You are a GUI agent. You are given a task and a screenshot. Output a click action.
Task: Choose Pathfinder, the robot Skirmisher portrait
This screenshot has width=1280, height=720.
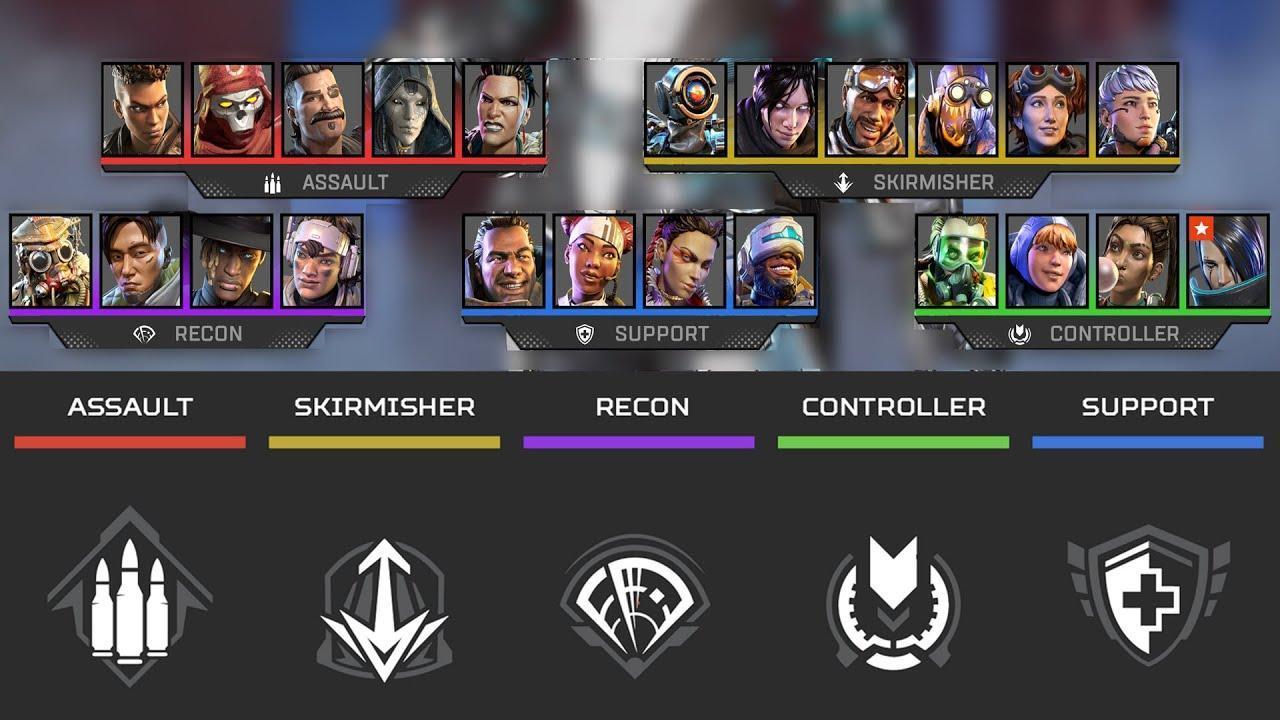click(x=685, y=110)
